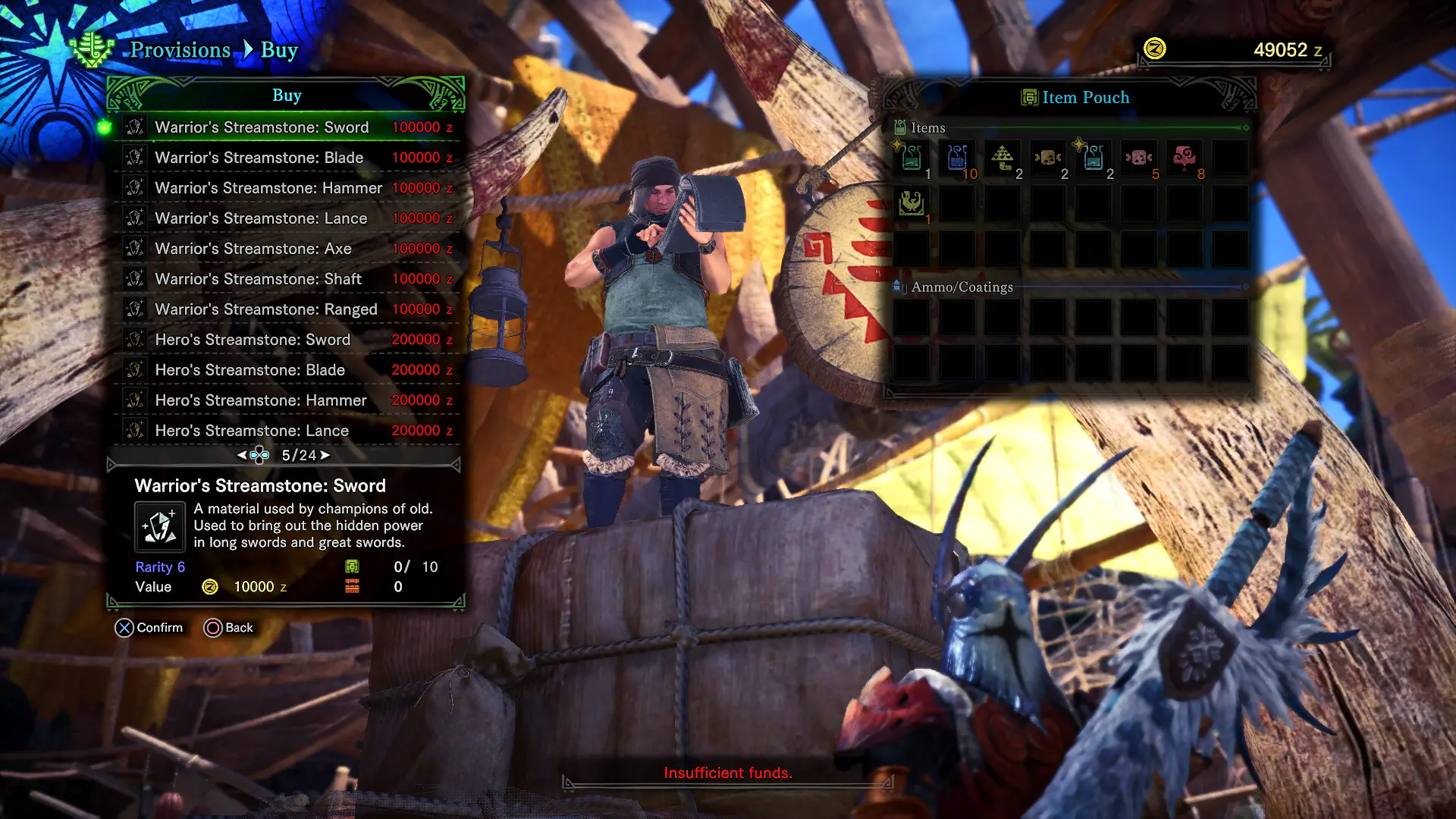Click the right arrow to view page 6
1456x819 pixels.
click(x=326, y=455)
